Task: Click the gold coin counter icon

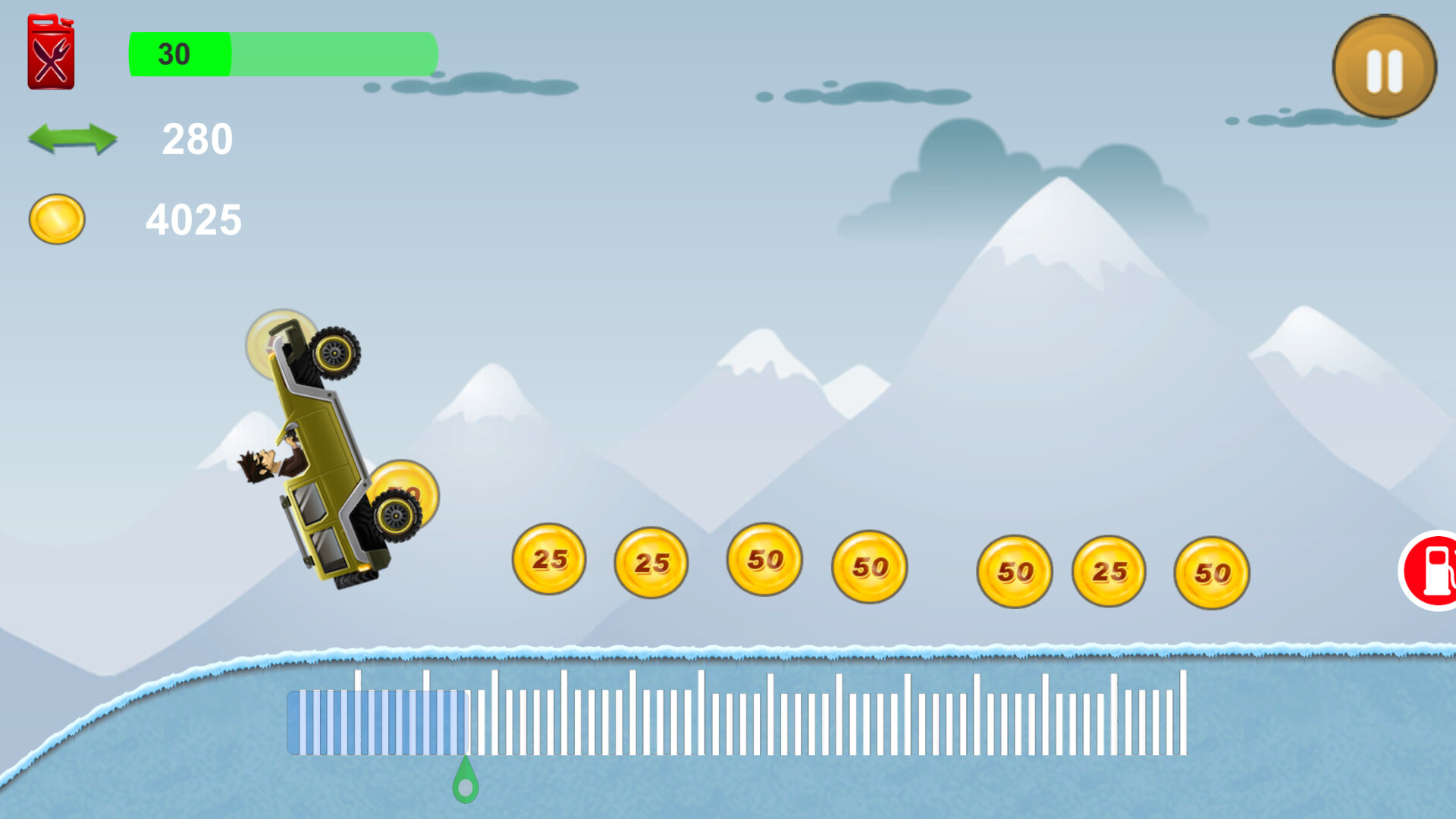Action: point(55,220)
